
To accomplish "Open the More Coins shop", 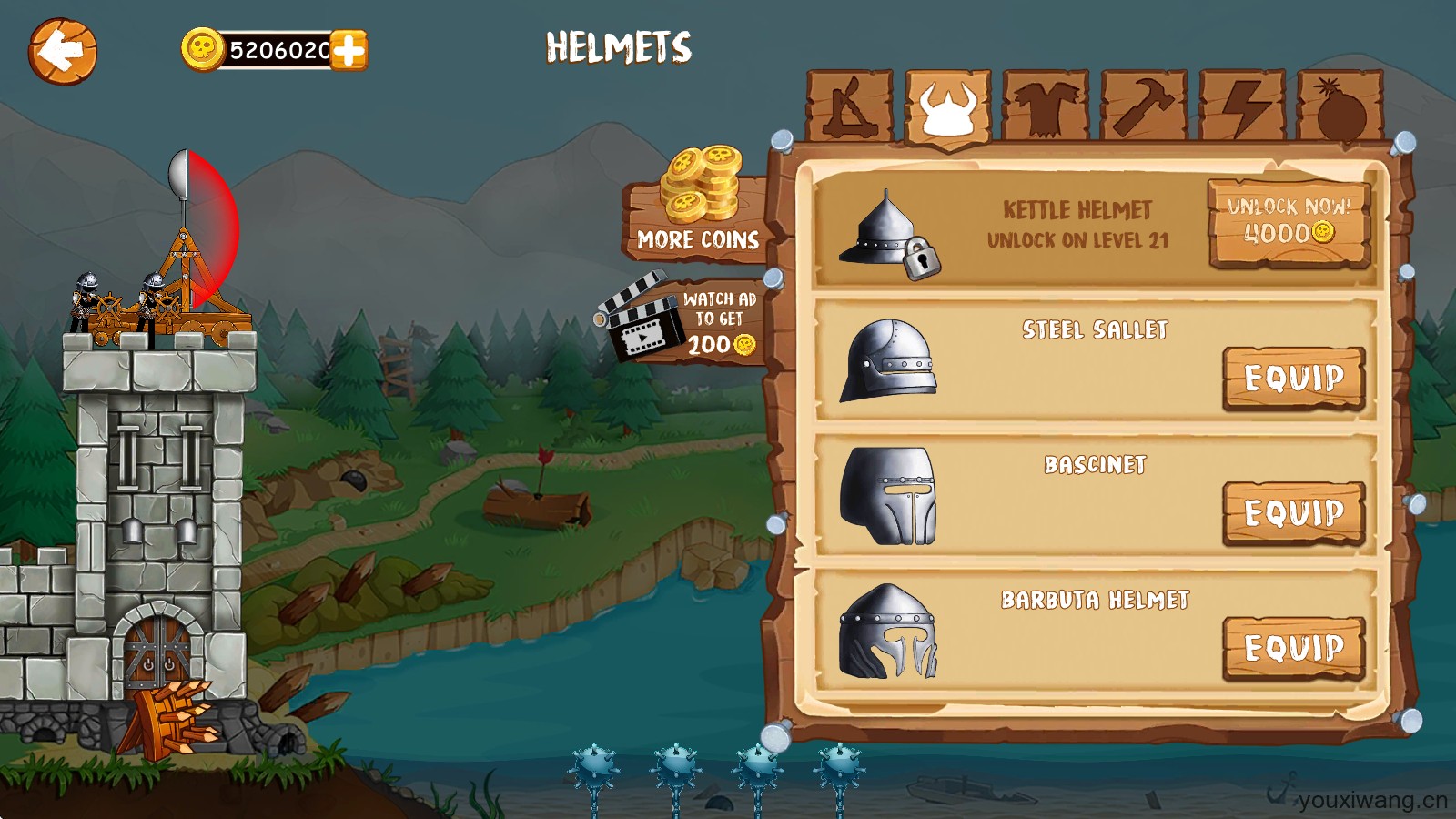I will [x=698, y=213].
